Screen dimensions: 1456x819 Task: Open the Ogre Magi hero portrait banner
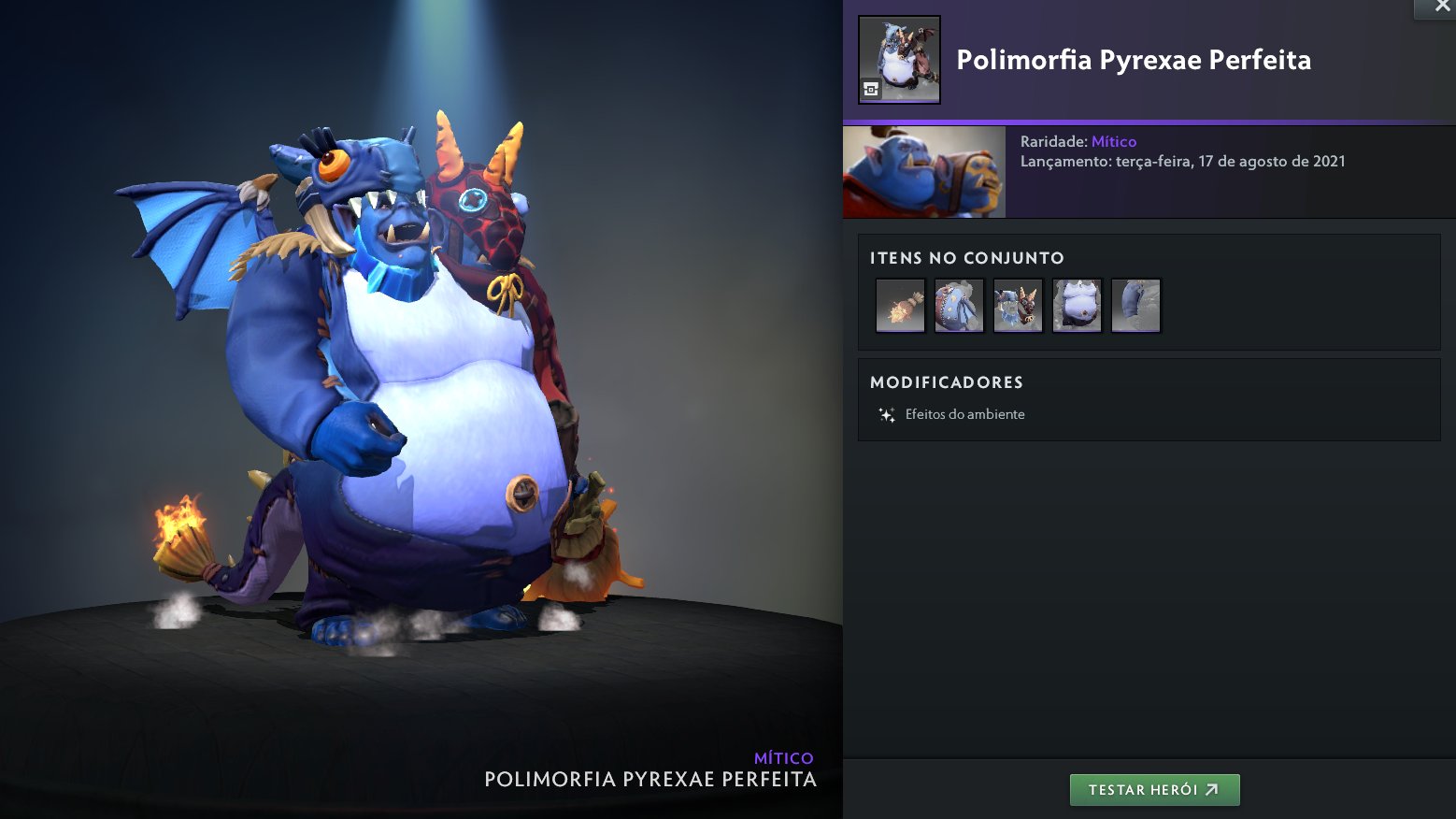[x=924, y=172]
